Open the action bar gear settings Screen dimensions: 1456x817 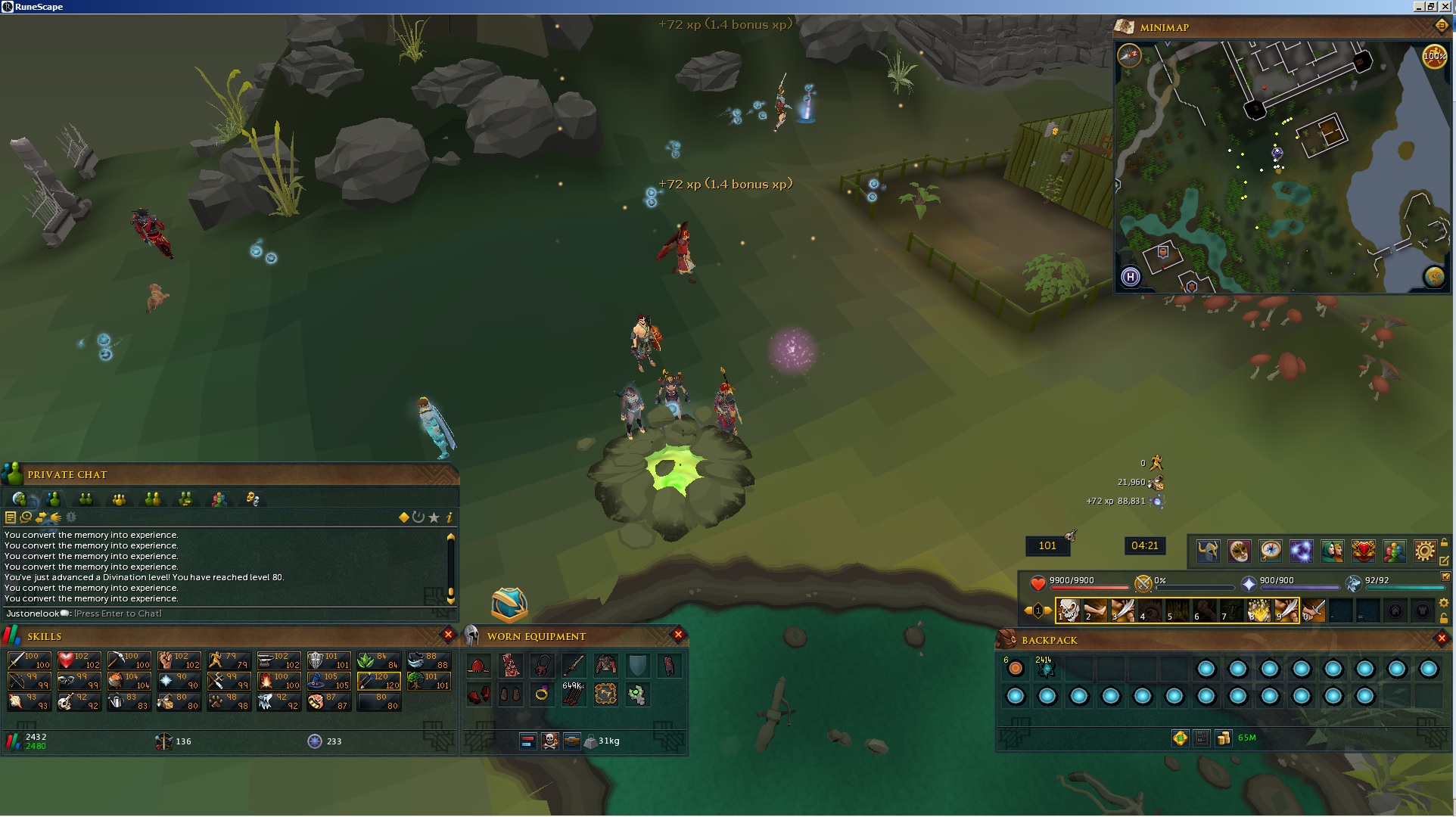pos(1445,603)
